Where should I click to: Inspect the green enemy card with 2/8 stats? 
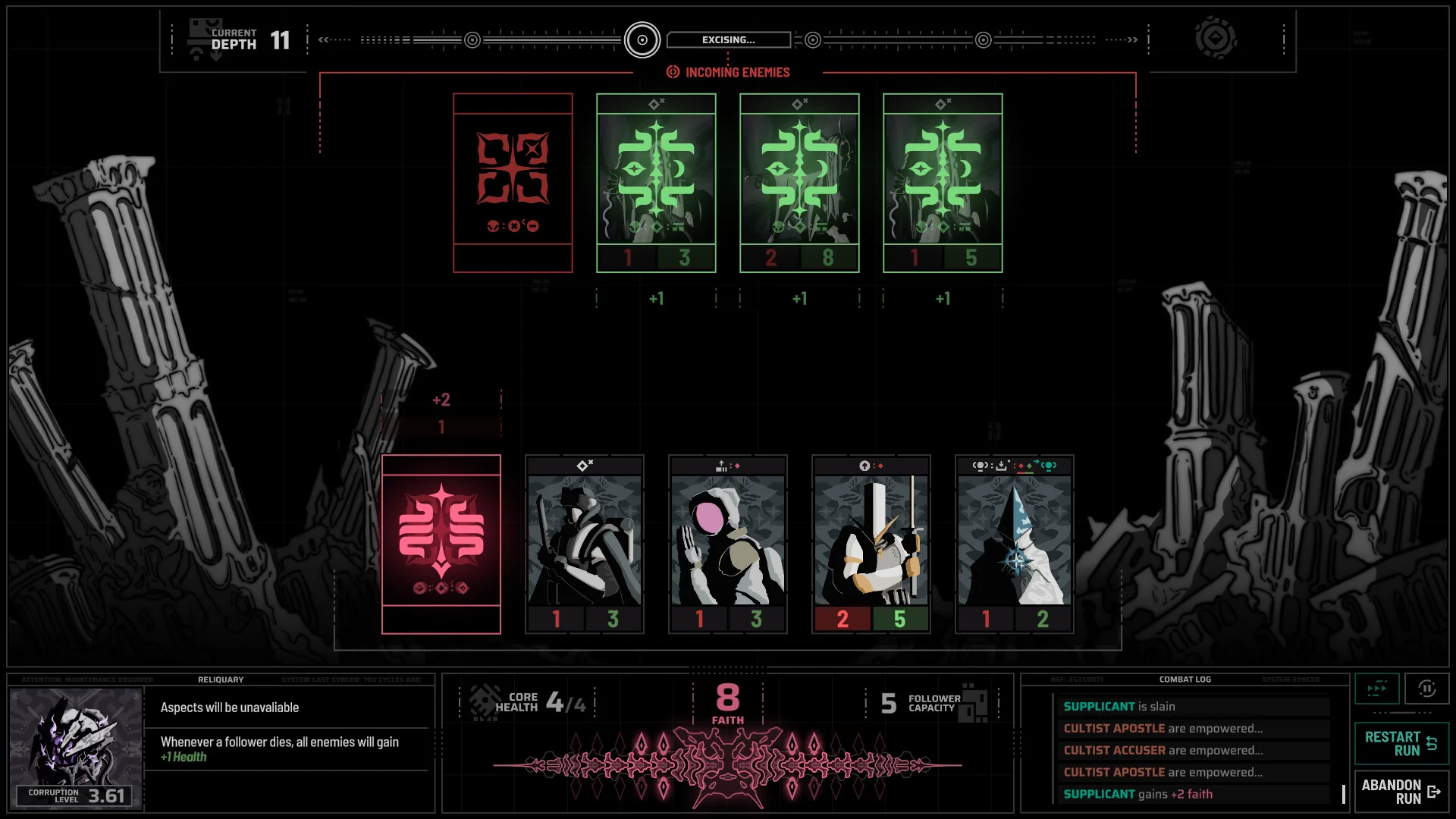coord(799,183)
